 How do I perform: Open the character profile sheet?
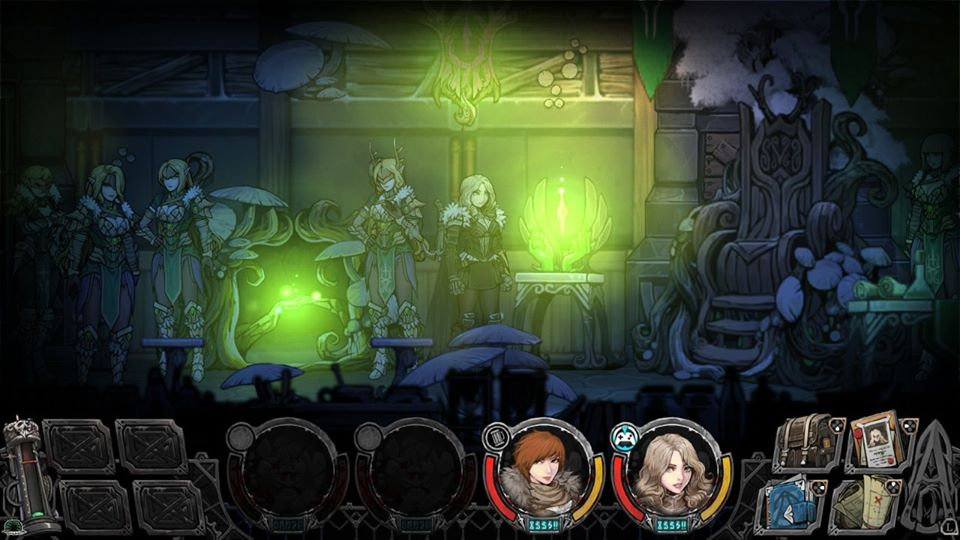[x=877, y=442]
